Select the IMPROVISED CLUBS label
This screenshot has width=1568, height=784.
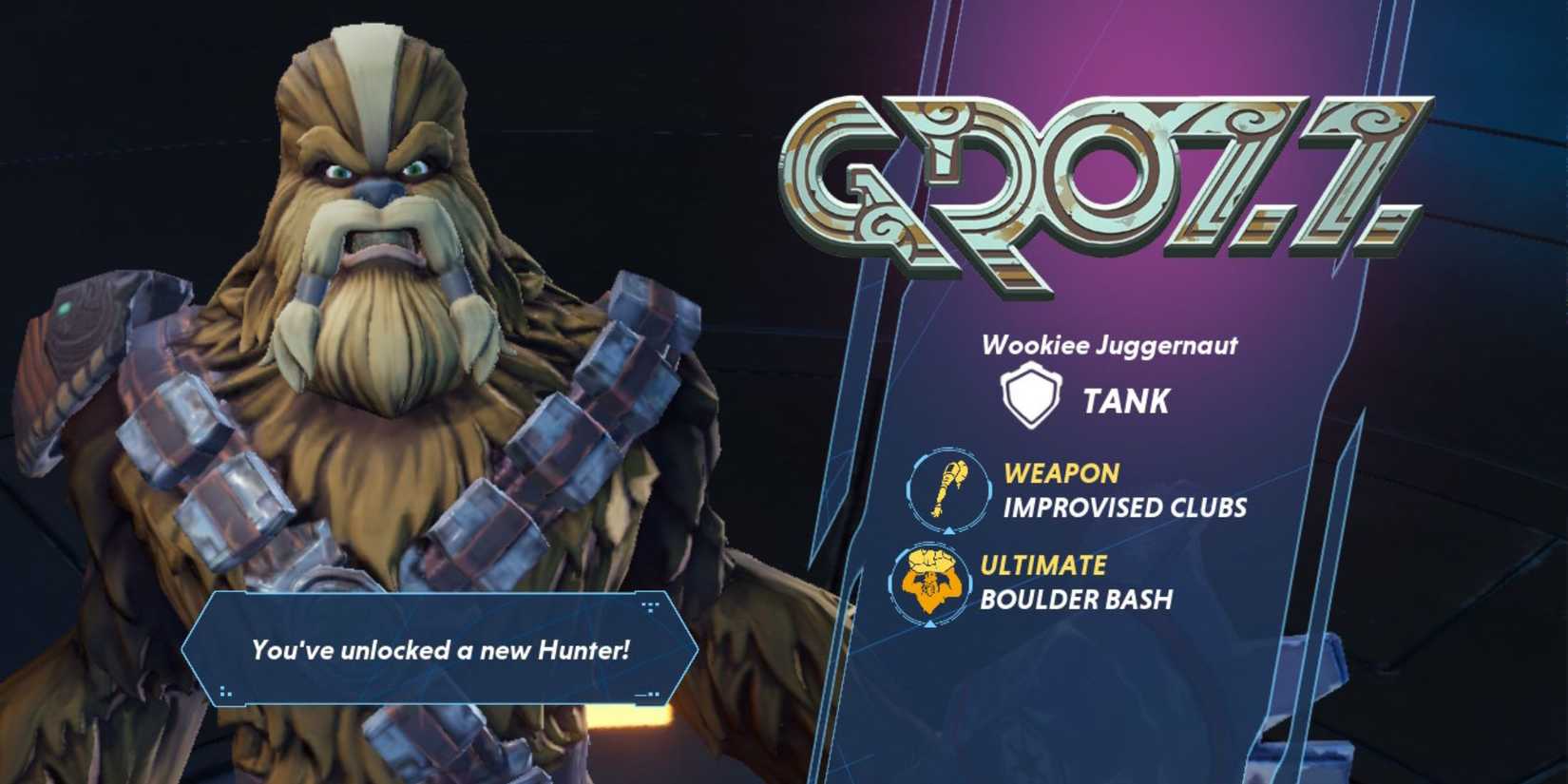click(1126, 507)
